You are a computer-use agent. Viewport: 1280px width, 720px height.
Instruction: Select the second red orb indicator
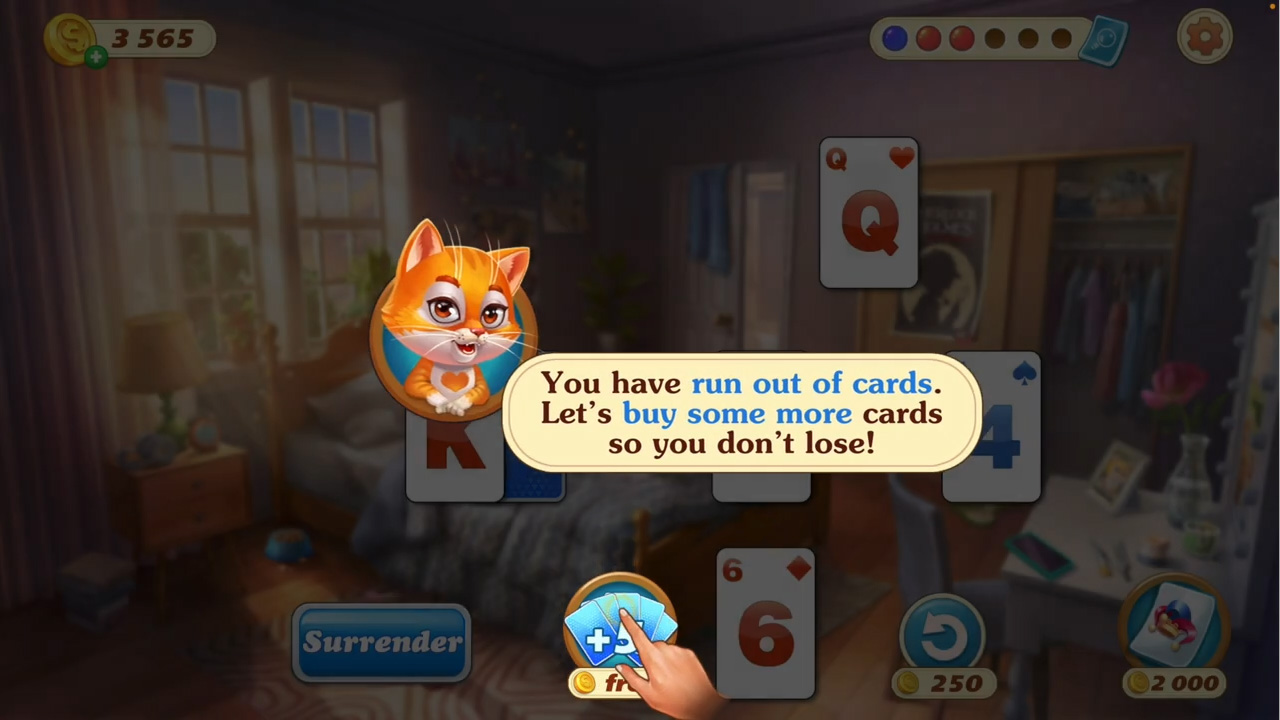pyautogui.click(x=961, y=38)
